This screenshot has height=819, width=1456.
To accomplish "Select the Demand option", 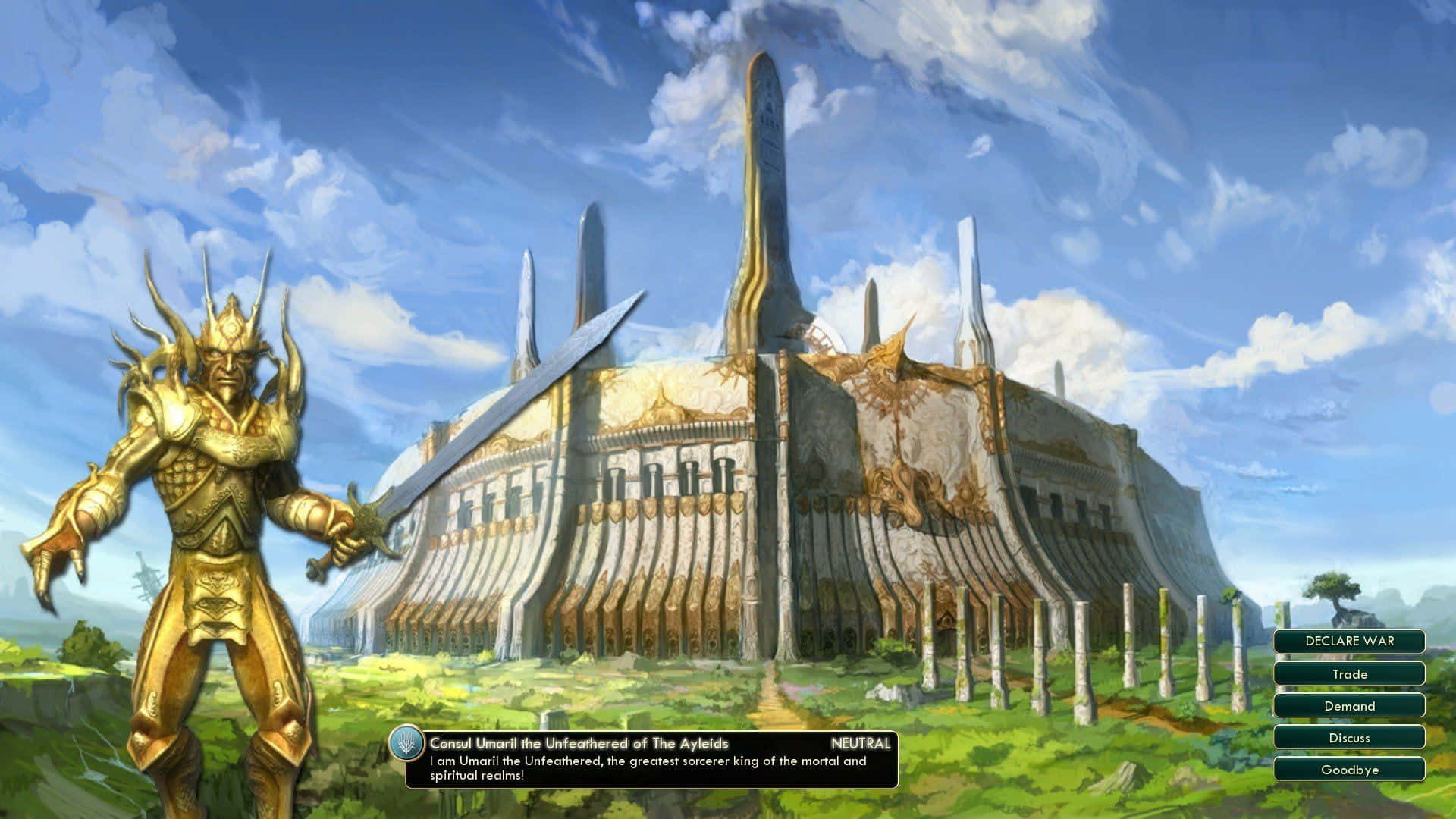I will coord(1349,706).
